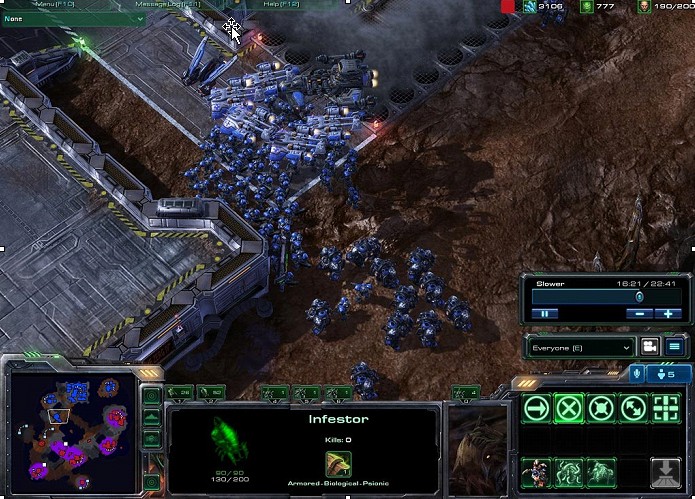
Task: Toggle the camera view button
Action: (x=650, y=347)
